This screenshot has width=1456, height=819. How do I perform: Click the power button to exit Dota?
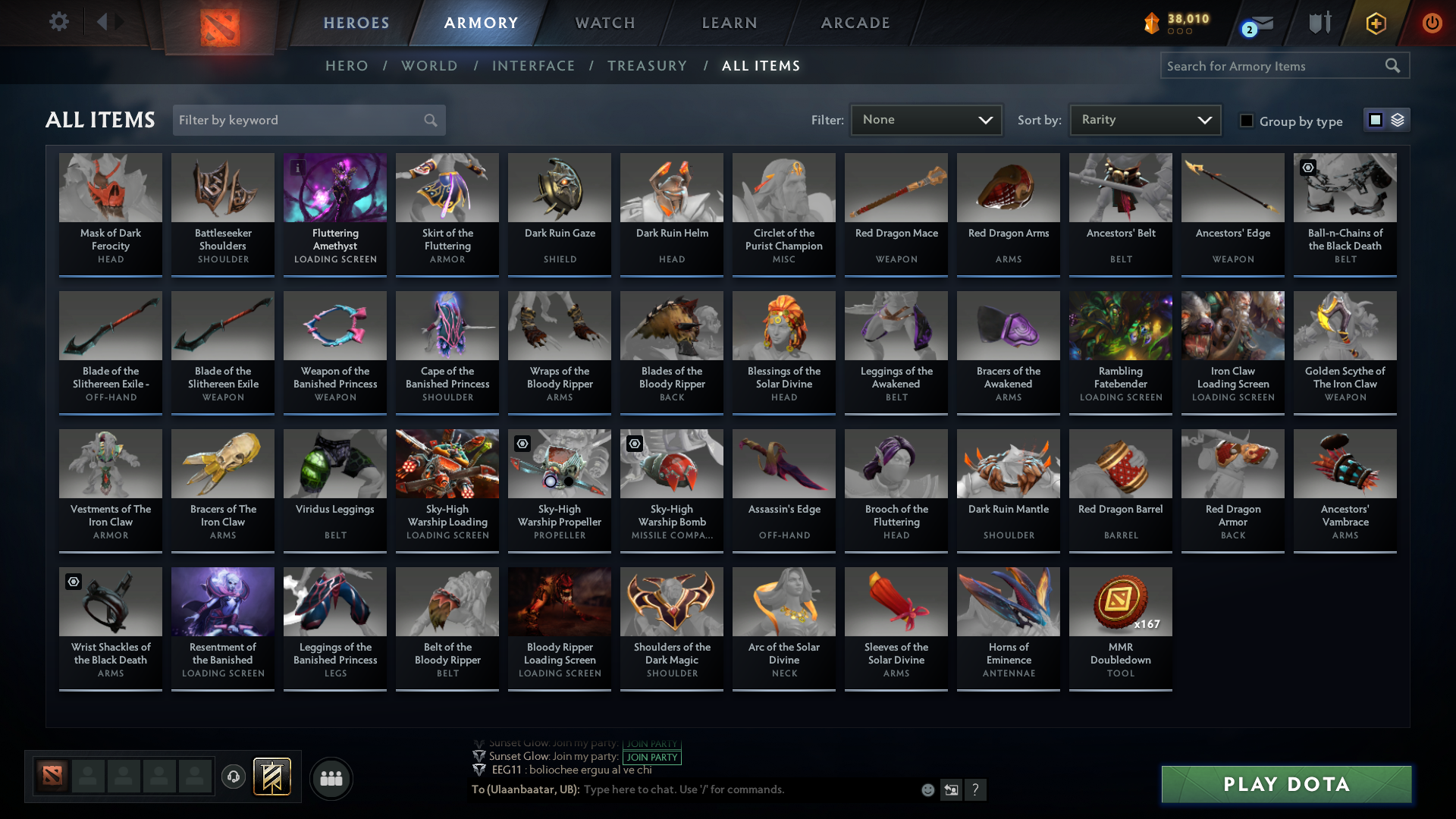[x=1432, y=24]
